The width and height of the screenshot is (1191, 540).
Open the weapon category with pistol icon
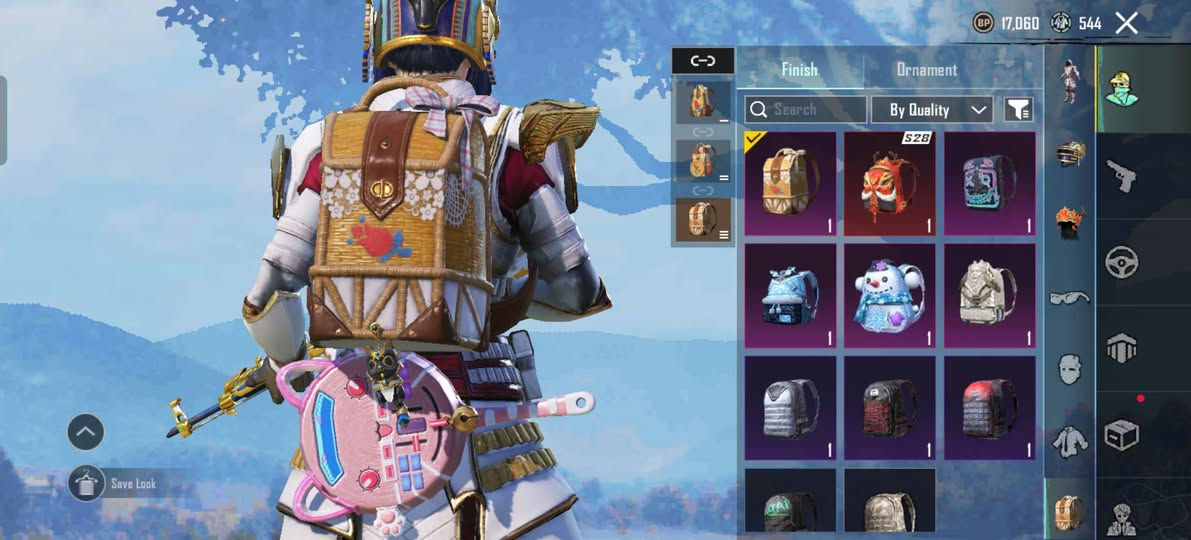tap(1121, 176)
